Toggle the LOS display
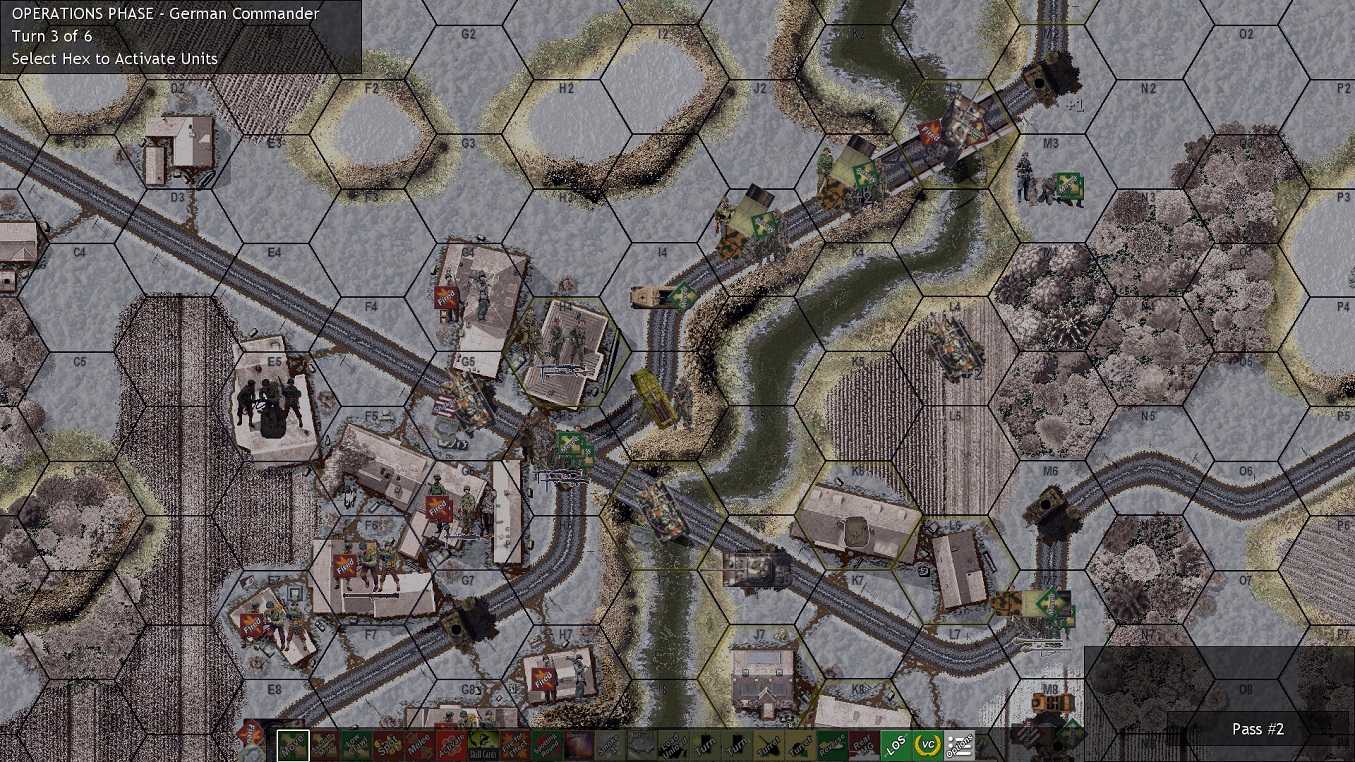1355x762 pixels. click(898, 745)
